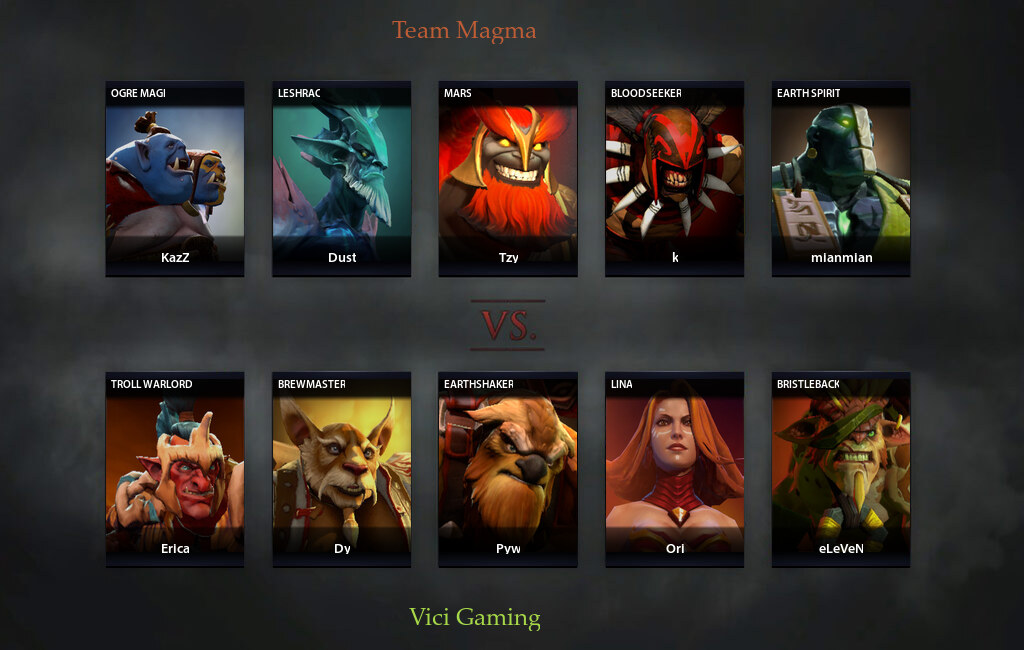Image resolution: width=1024 pixels, height=650 pixels.
Task: Click the Team Magma title
Action: point(464,30)
